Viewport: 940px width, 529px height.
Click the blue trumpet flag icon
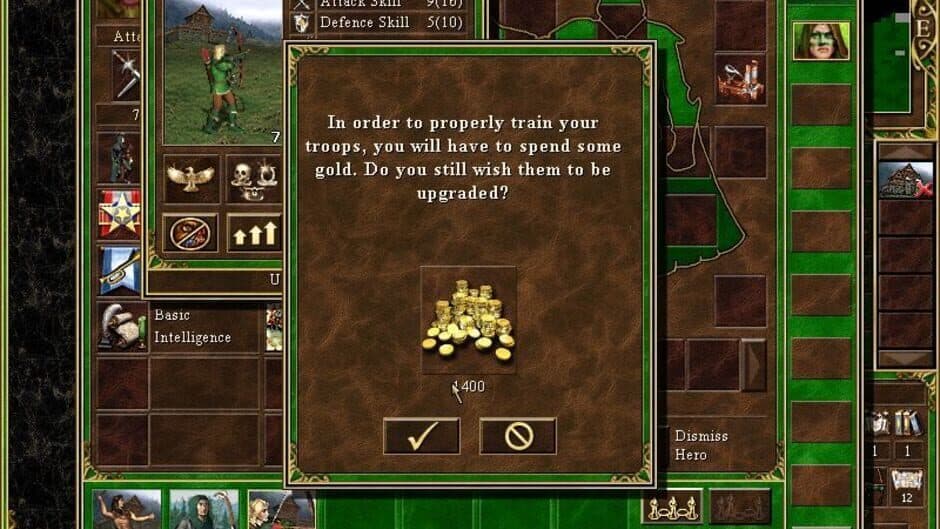119,270
